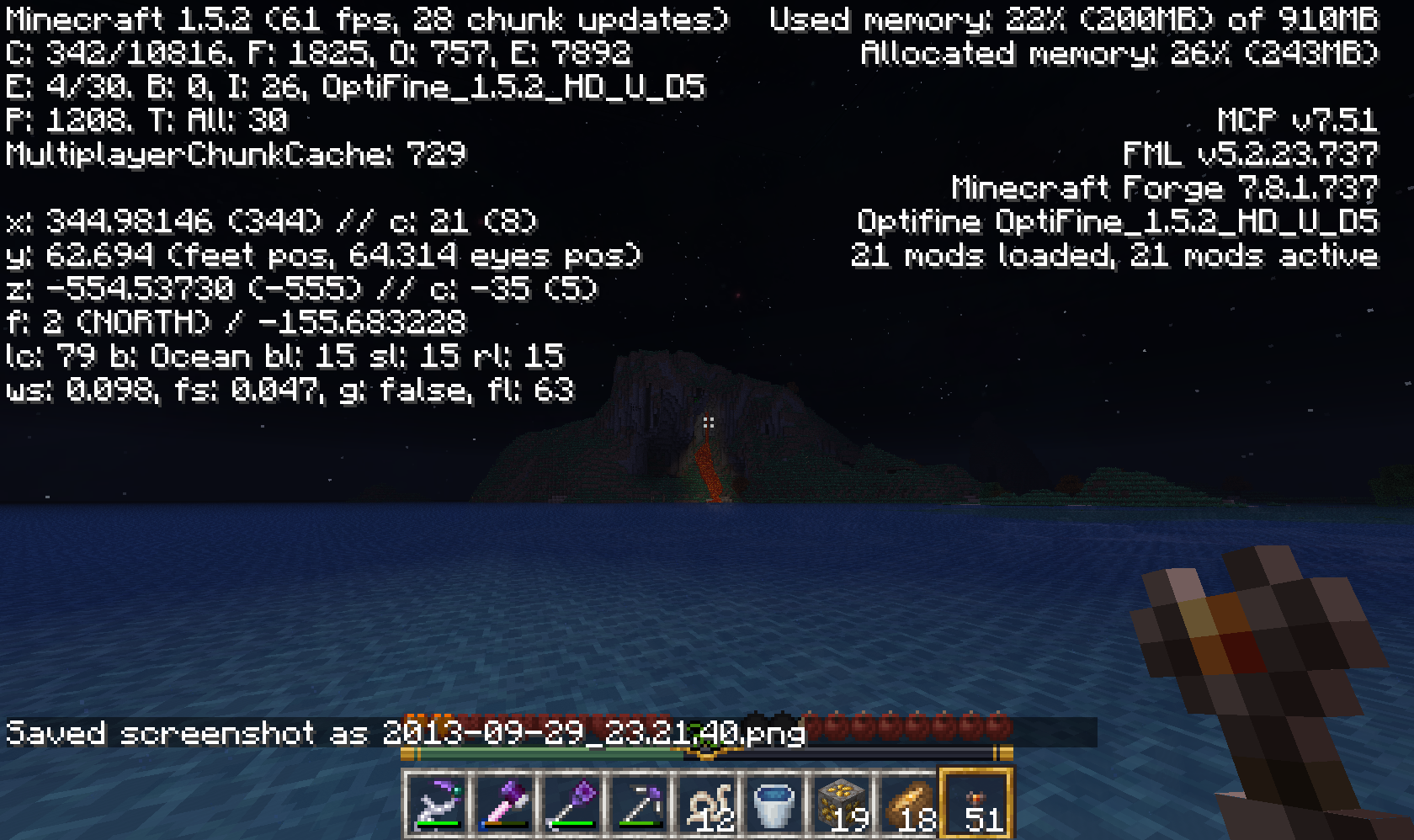The image size is (1414, 840).
Task: Pick the bread stack of 18
Action: (x=909, y=804)
